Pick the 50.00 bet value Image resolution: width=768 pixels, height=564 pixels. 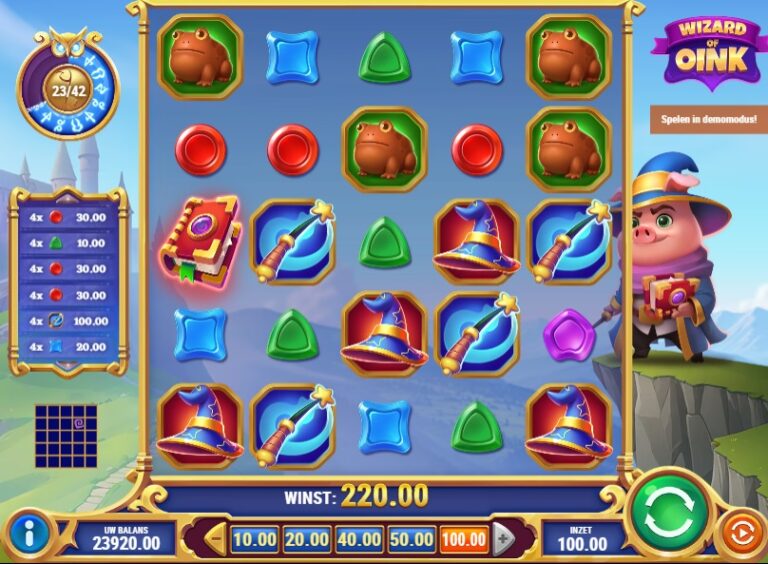(410, 540)
